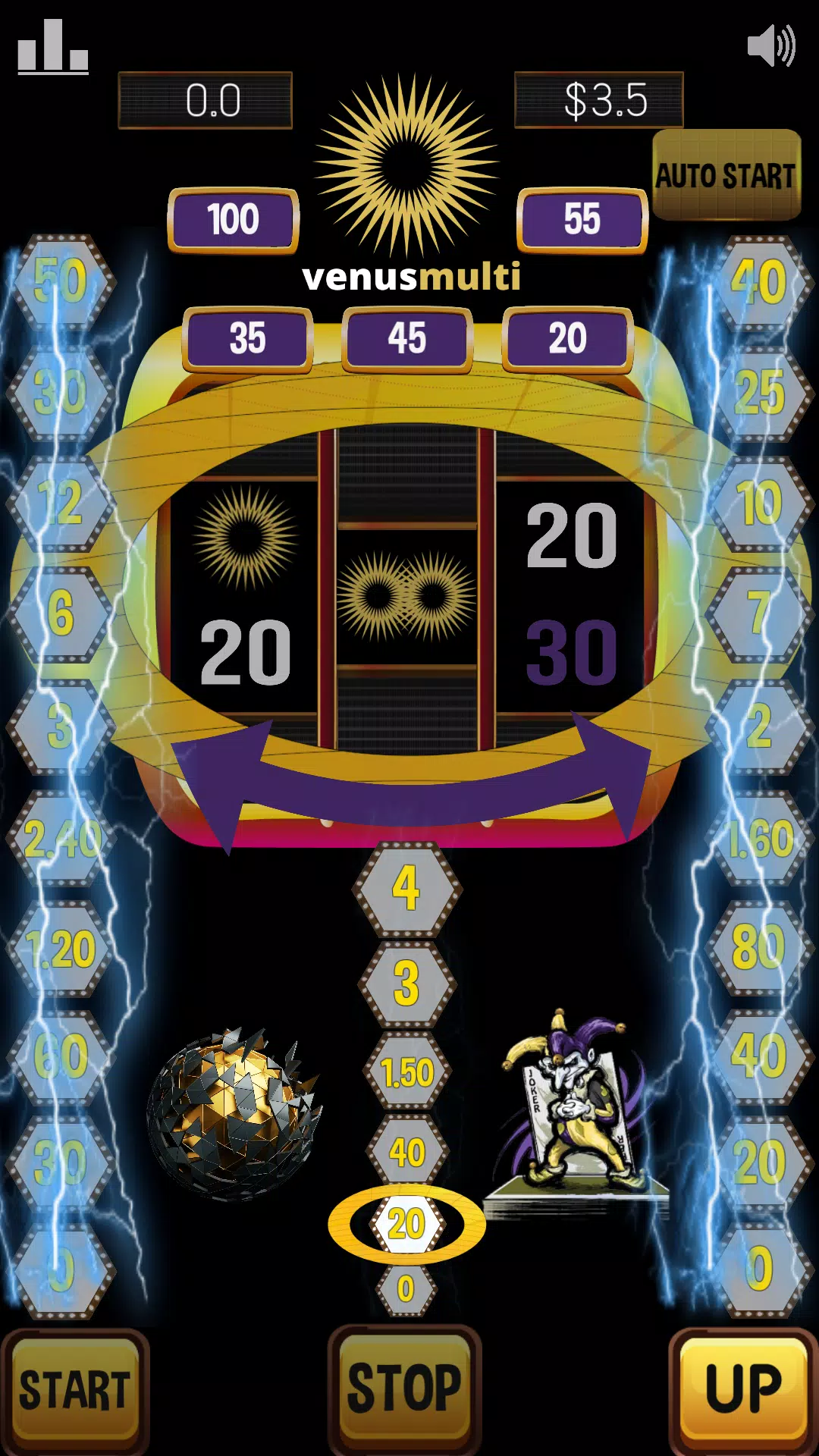Toggle the sound speaker icon
This screenshot has width=819, height=1456.
pyautogui.click(x=770, y=45)
